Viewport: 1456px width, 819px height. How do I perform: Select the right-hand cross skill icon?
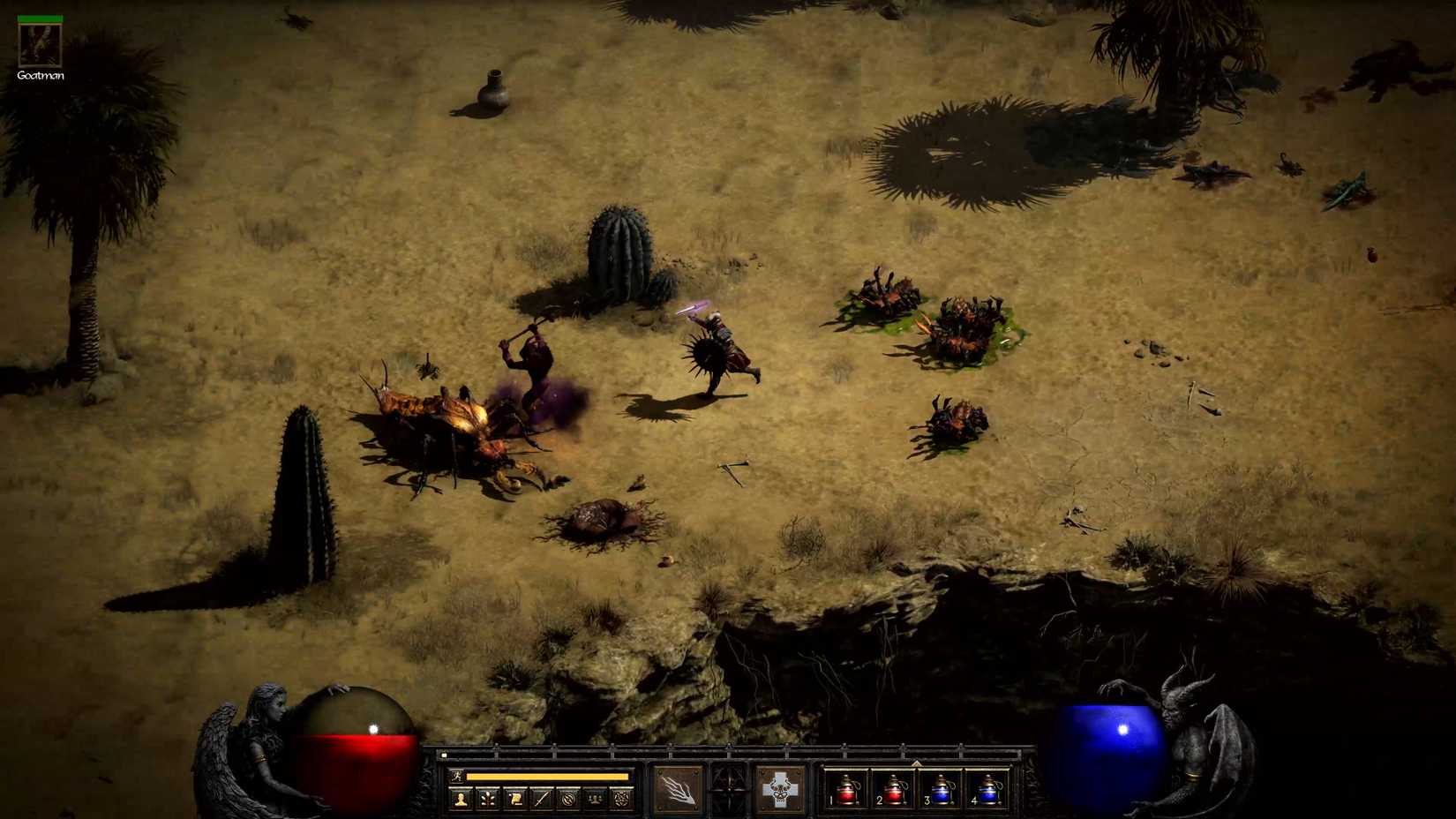[x=781, y=790]
